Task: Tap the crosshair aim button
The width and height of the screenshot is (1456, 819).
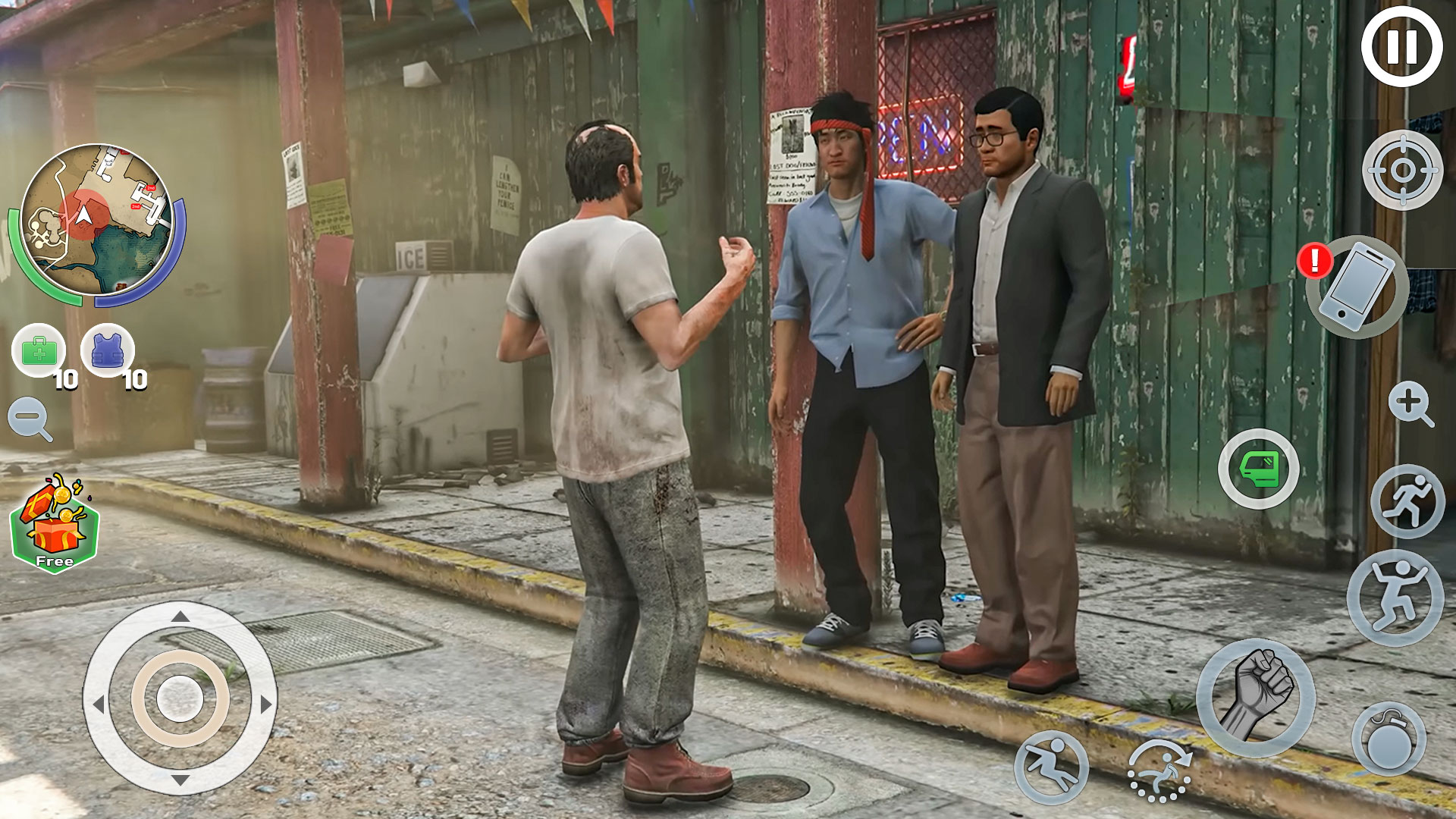Action: click(1402, 171)
